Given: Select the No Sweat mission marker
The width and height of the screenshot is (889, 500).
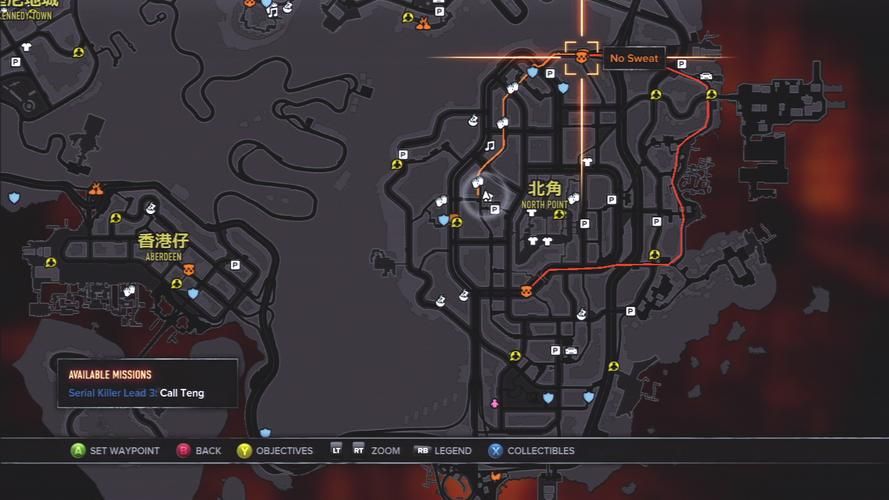Looking at the screenshot, I should pos(582,58).
